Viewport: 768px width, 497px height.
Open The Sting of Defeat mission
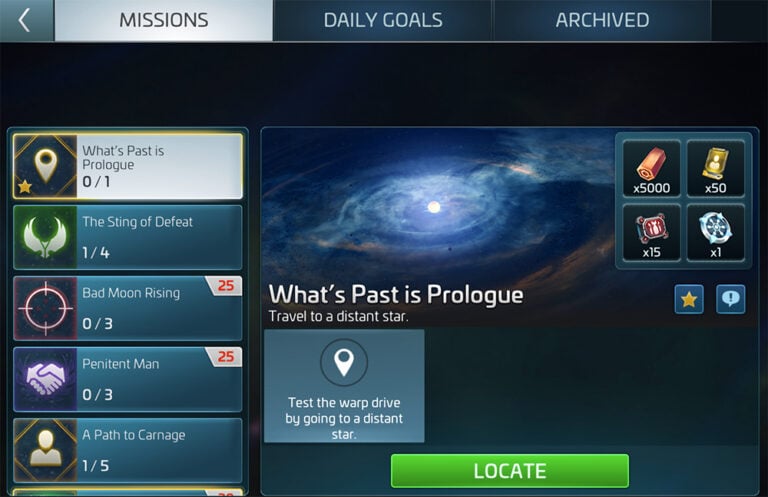coord(128,237)
